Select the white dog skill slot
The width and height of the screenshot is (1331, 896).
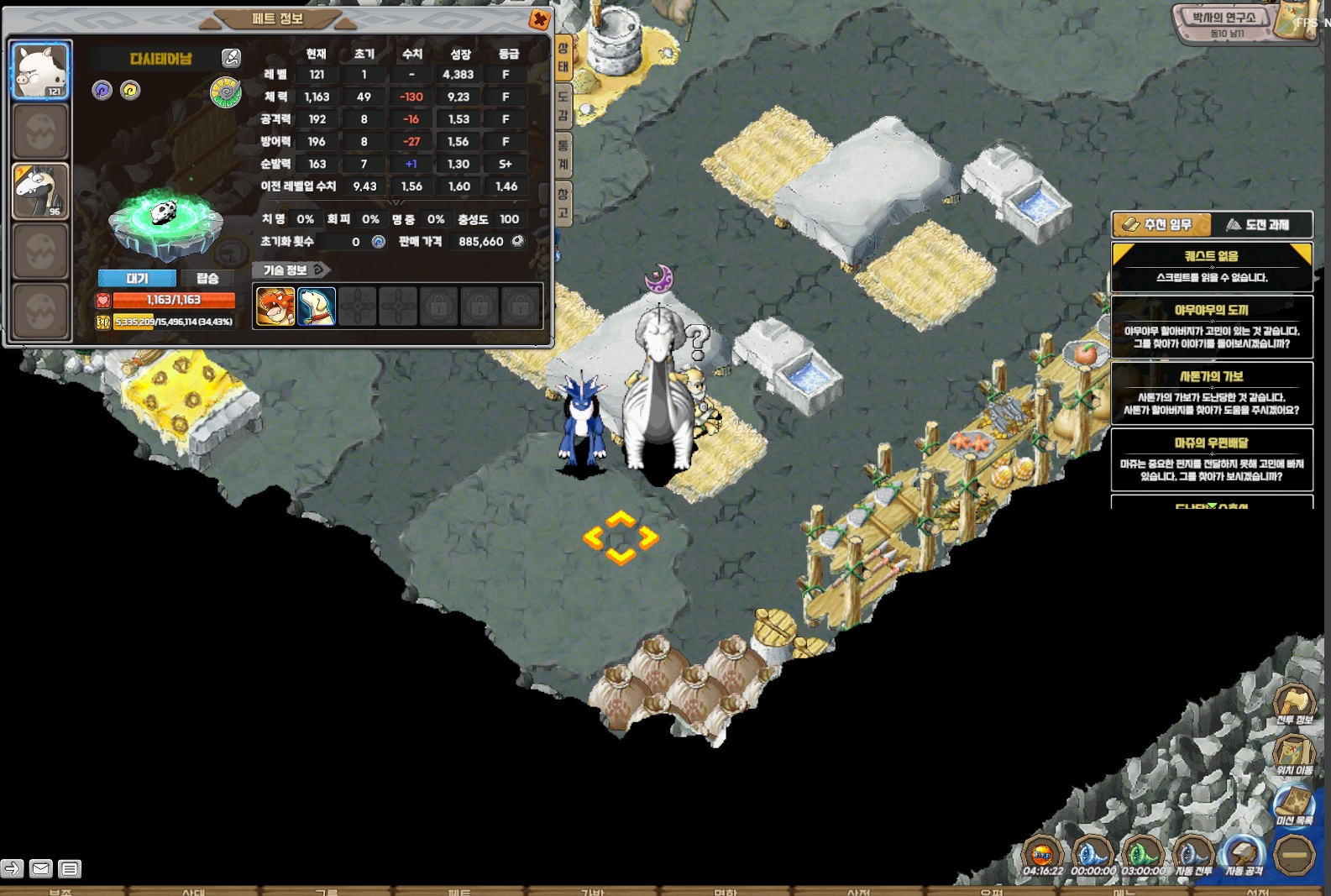(317, 307)
